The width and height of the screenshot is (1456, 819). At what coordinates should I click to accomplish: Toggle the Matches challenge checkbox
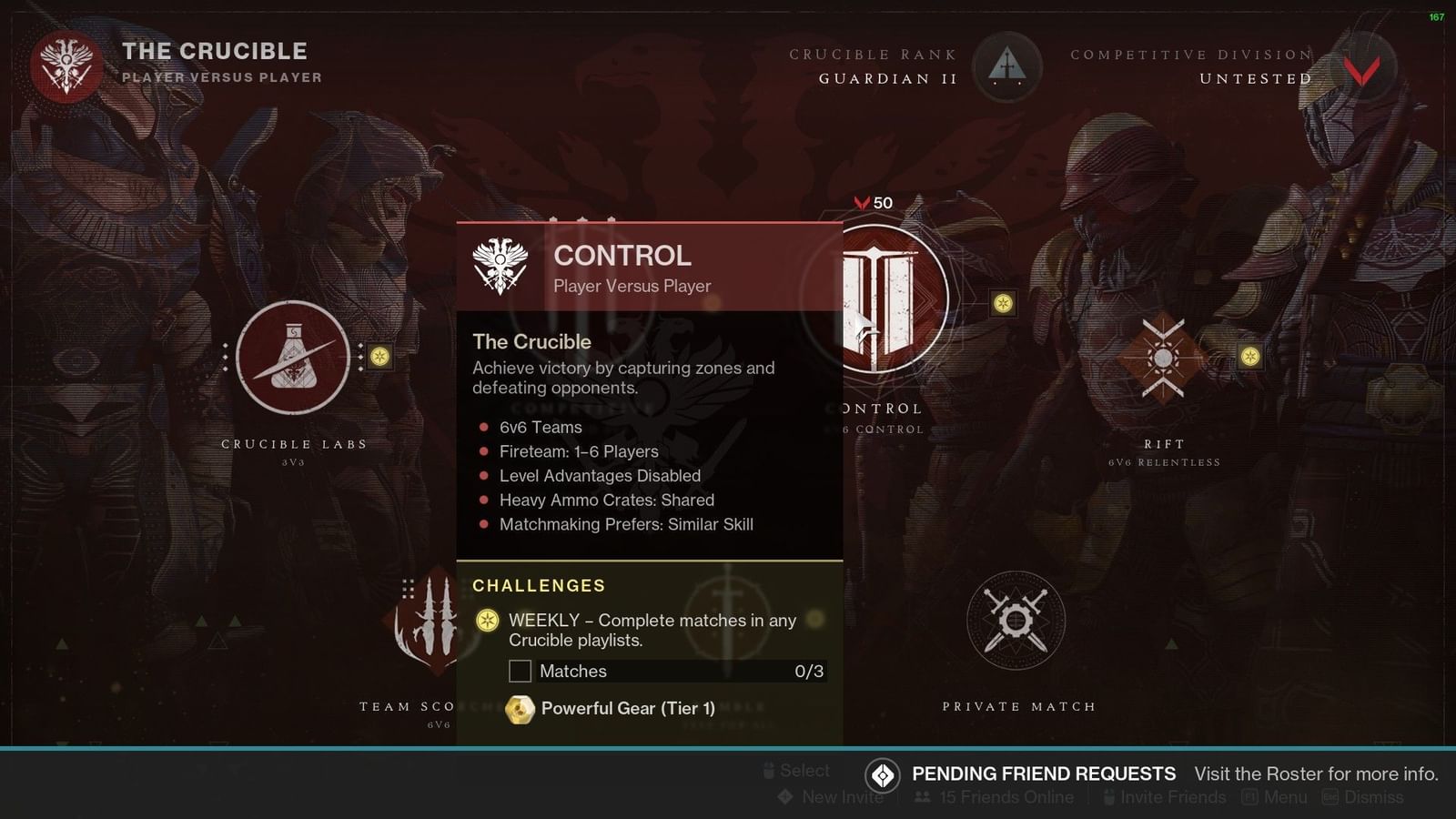[x=520, y=672]
